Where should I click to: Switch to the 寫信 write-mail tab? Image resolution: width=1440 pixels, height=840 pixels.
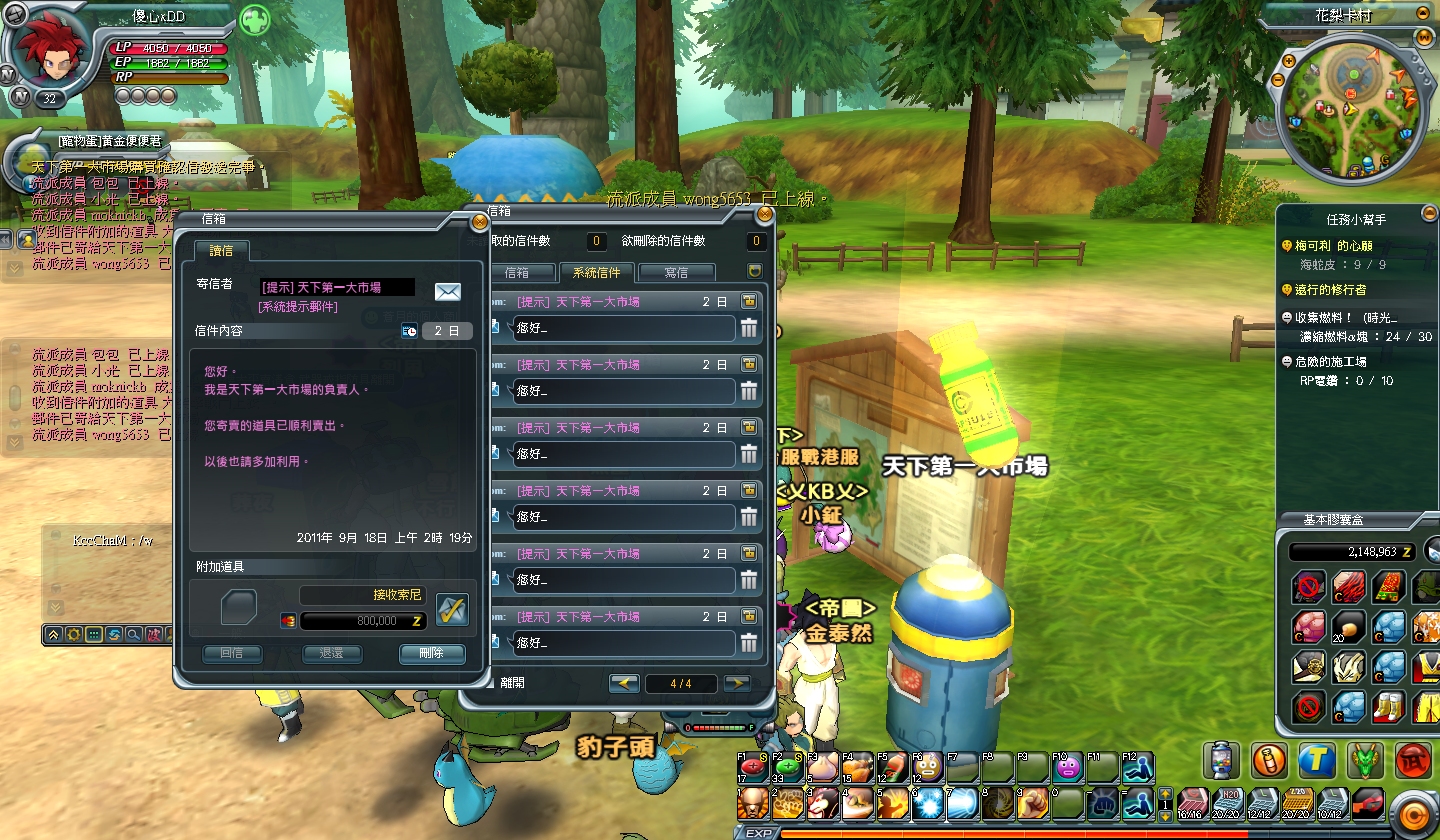[x=676, y=272]
